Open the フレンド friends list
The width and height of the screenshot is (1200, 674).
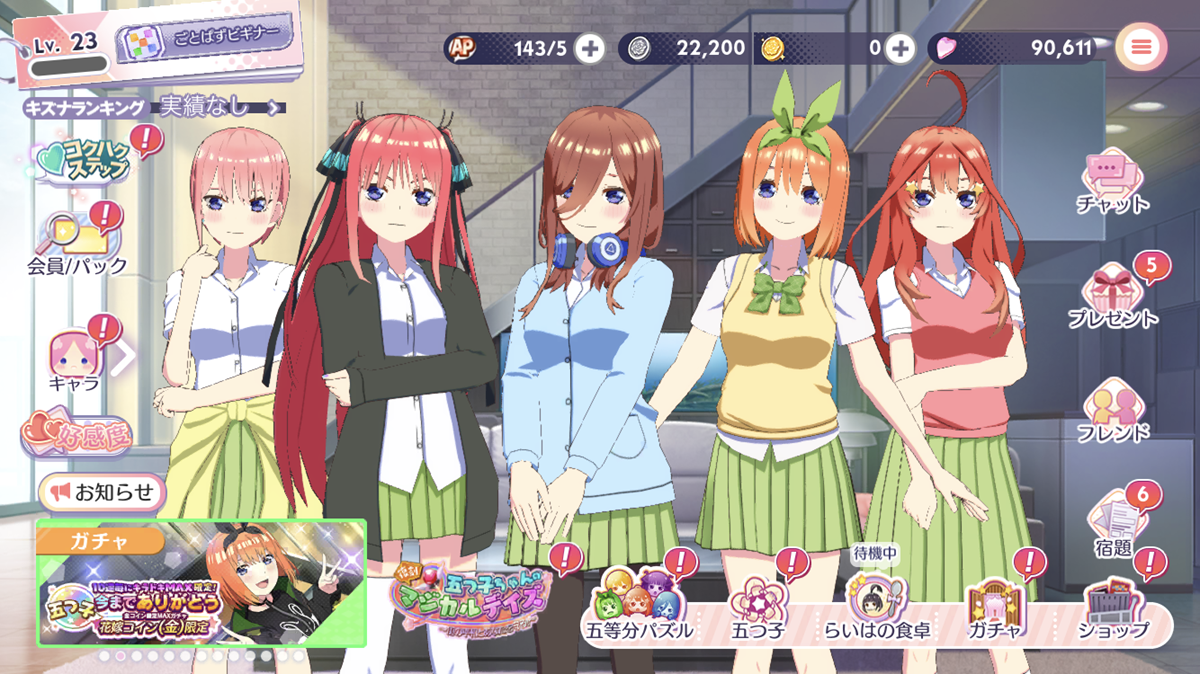point(1113,410)
